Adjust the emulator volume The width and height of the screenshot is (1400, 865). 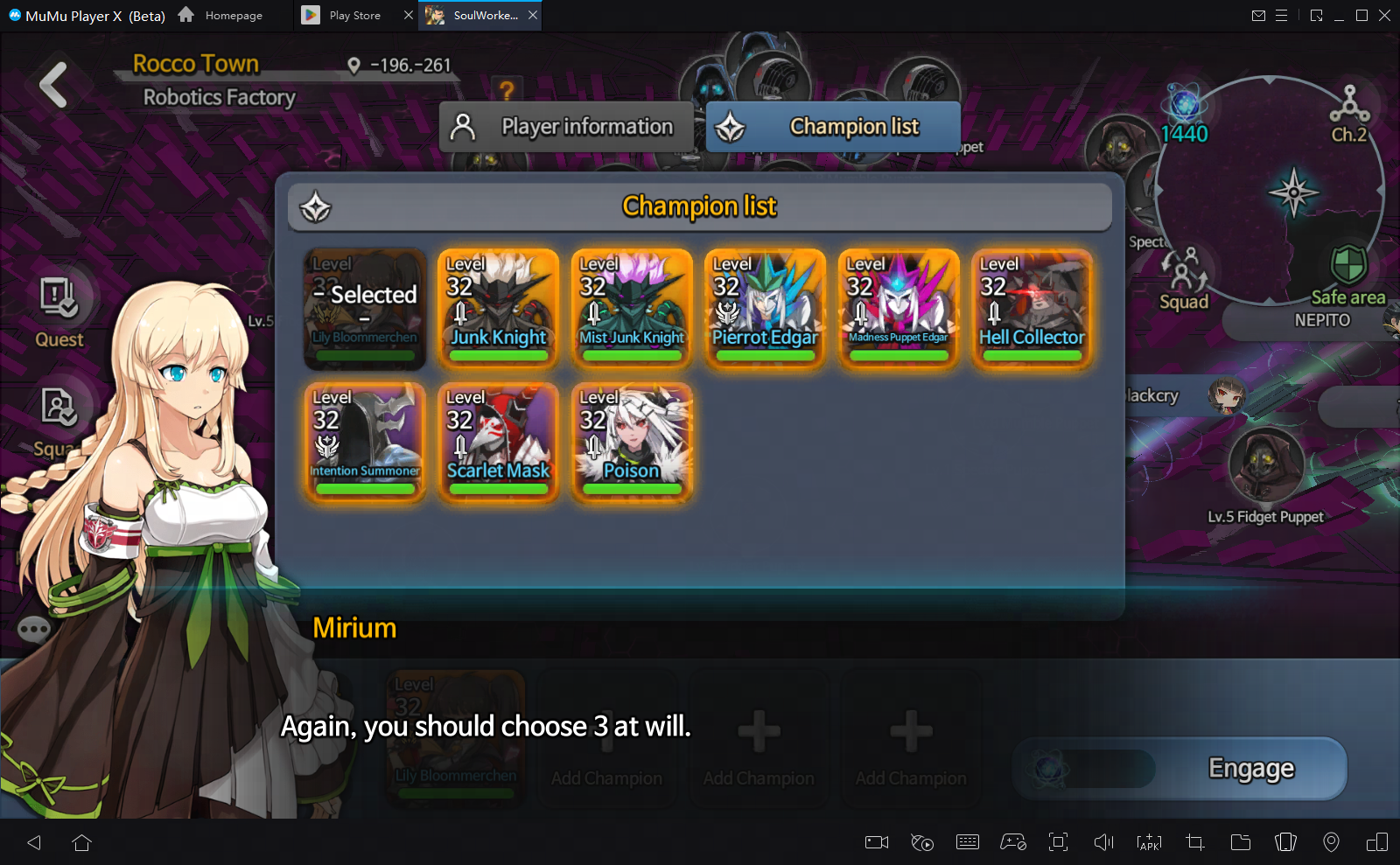1103,842
